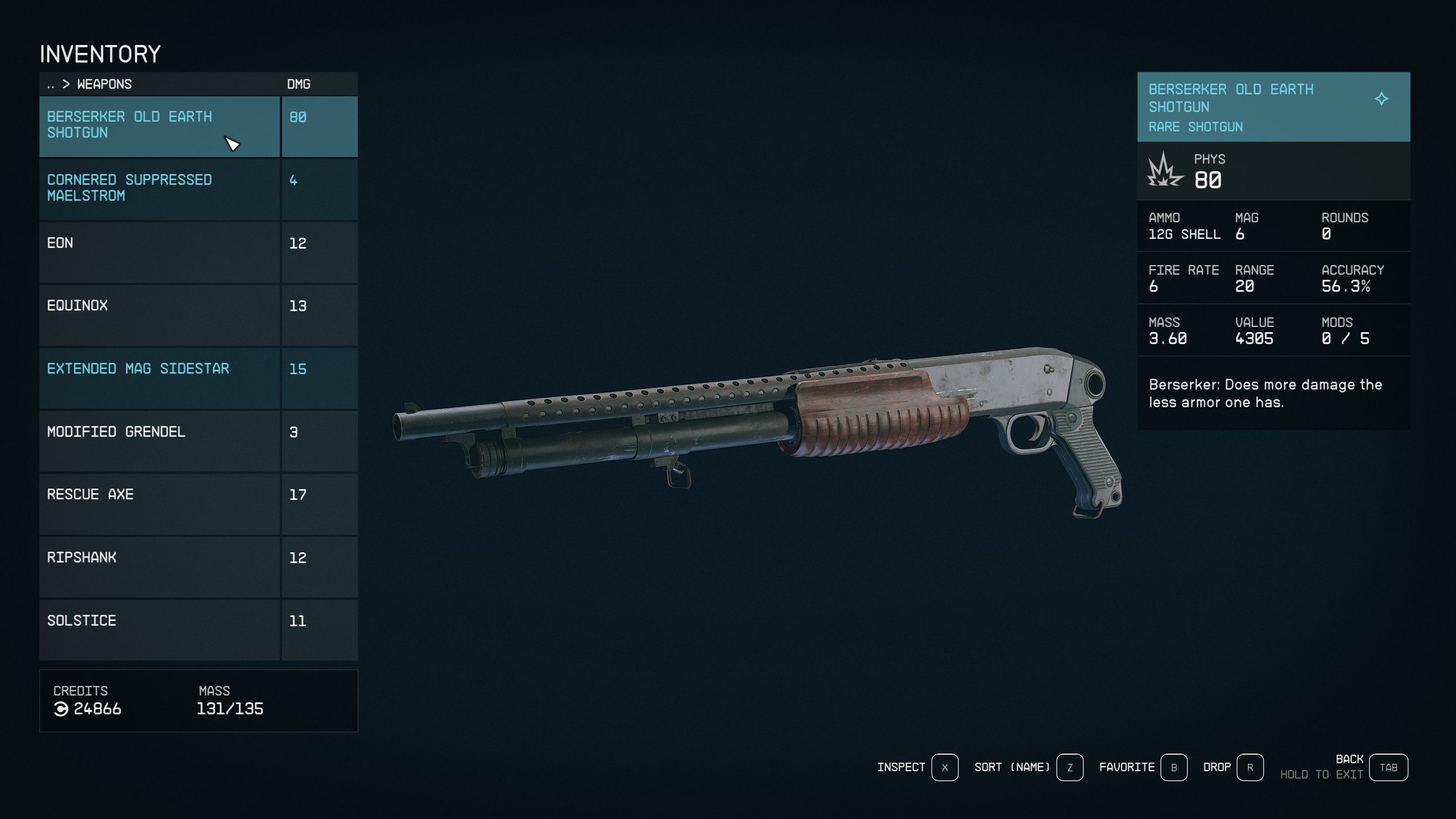Go back from the inventory
Screen dimensions: 1456x819
[x=1388, y=767]
